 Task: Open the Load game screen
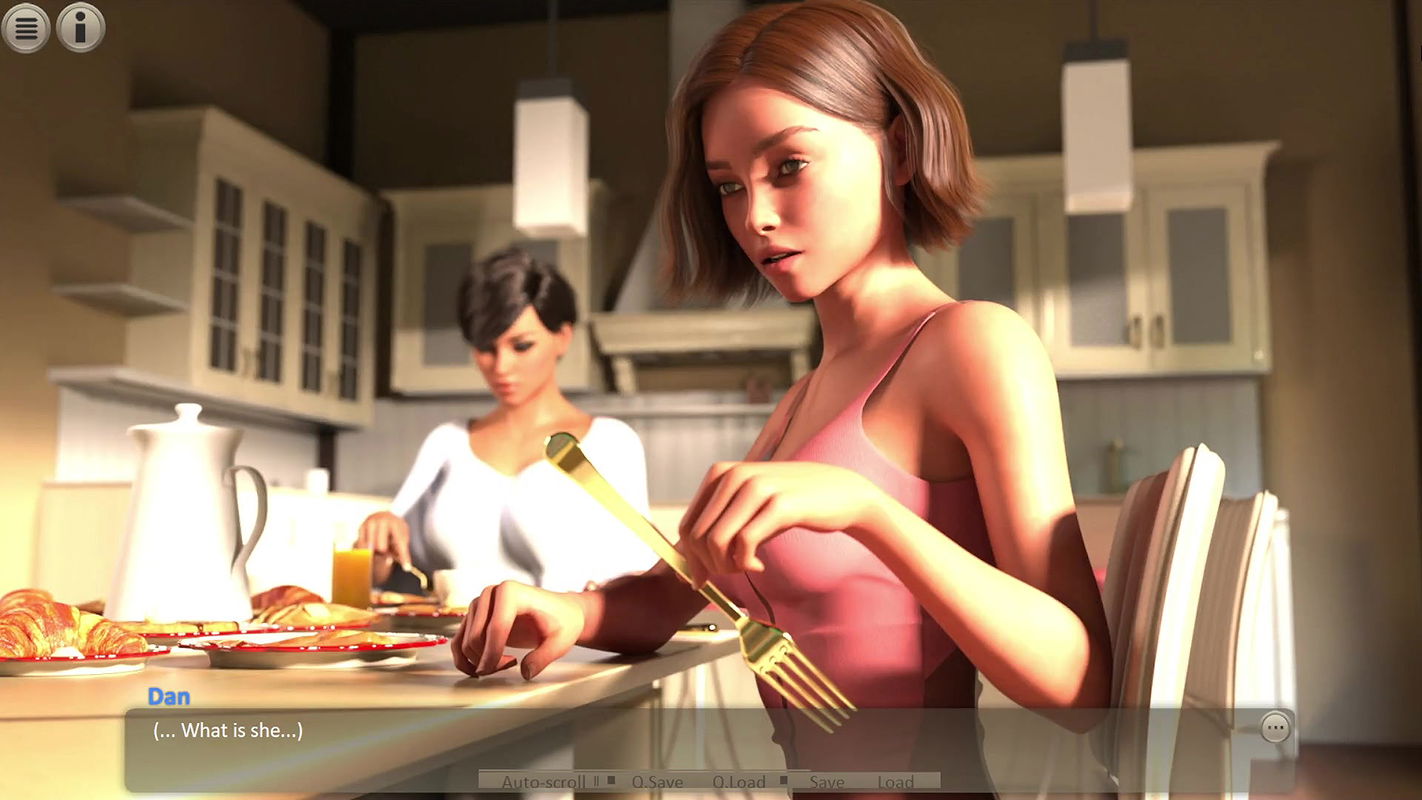pyautogui.click(x=896, y=782)
